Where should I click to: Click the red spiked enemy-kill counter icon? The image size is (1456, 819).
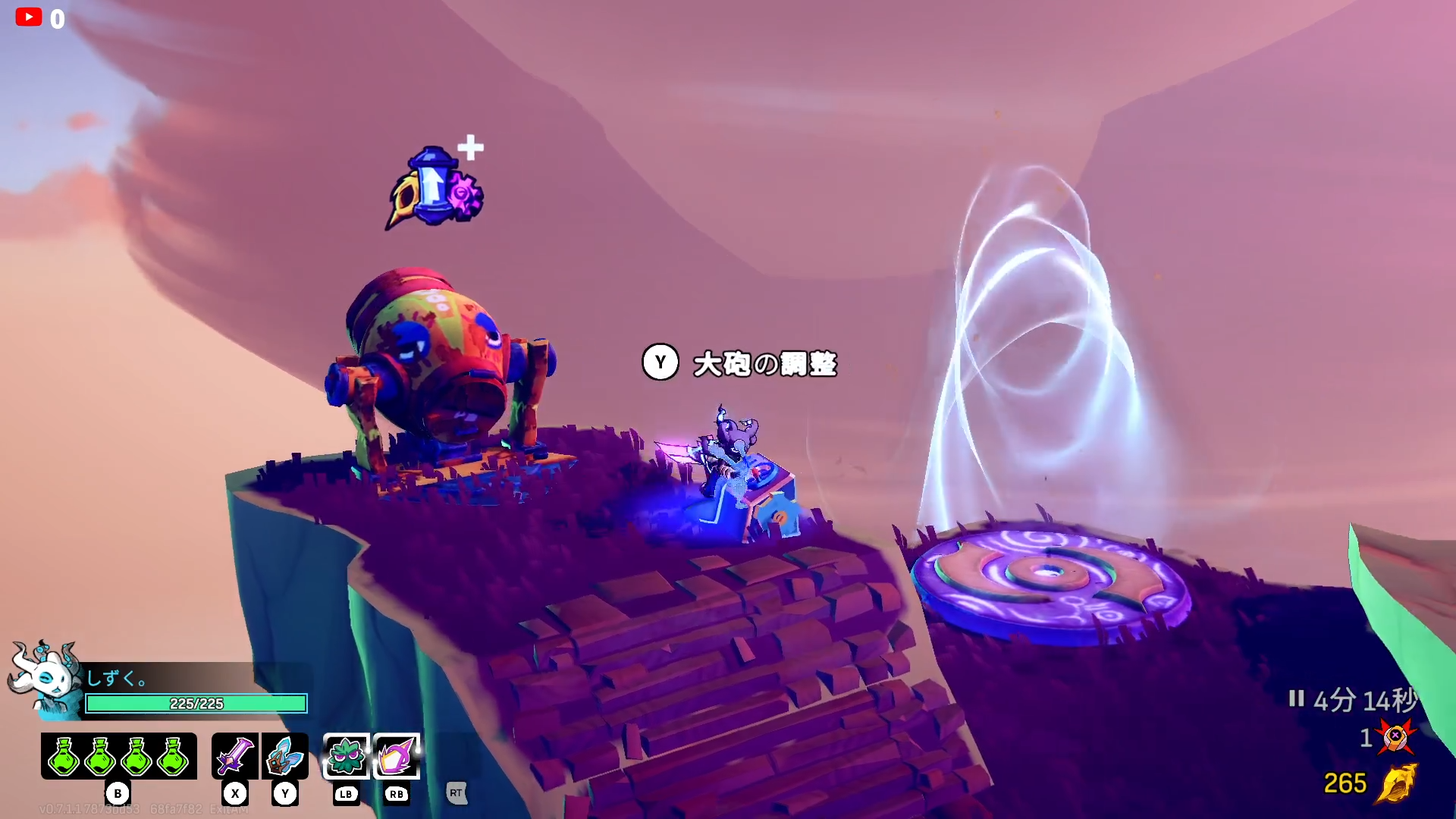point(1395,736)
